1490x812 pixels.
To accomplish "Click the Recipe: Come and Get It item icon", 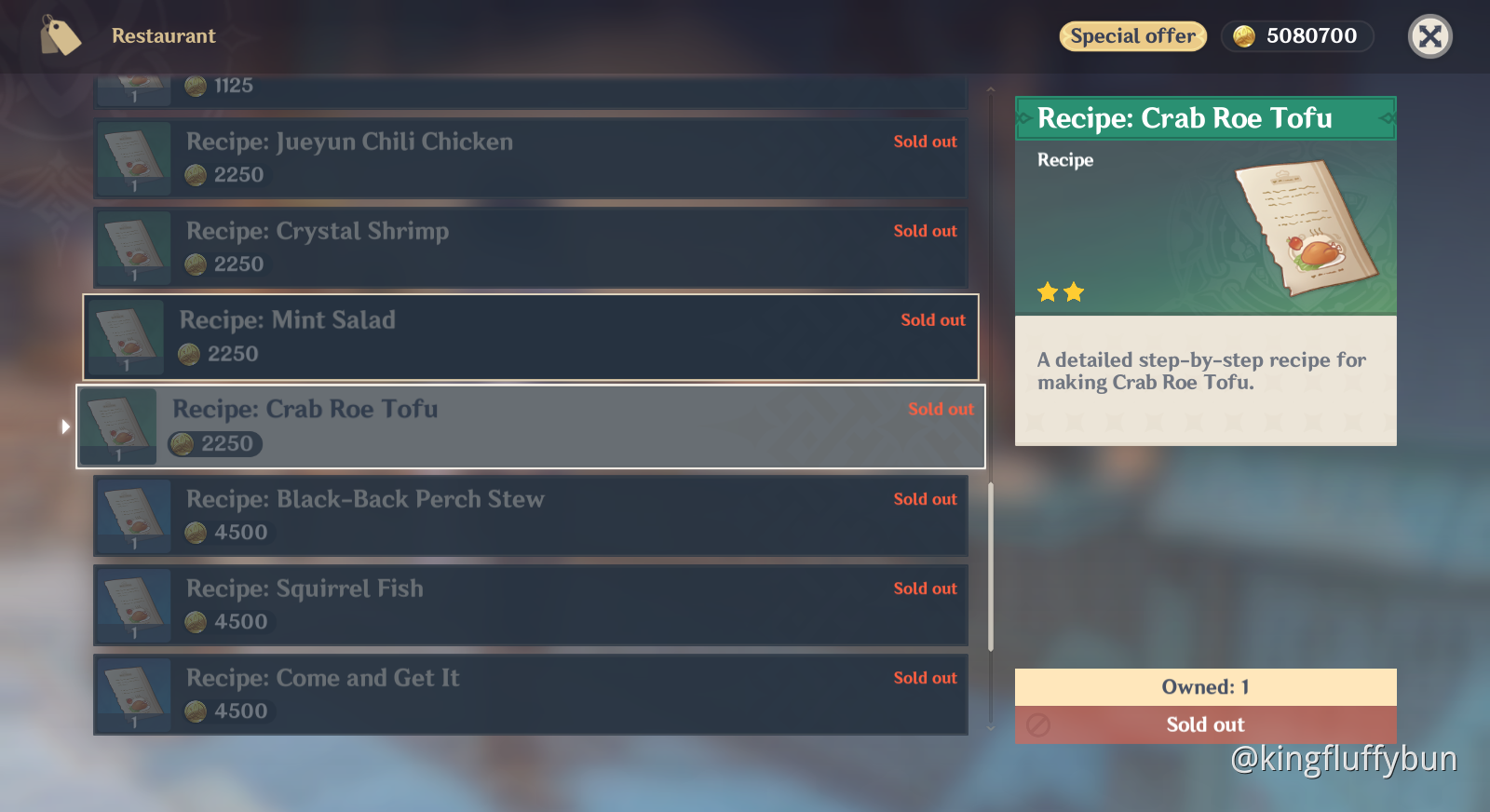I will pos(133,693).
